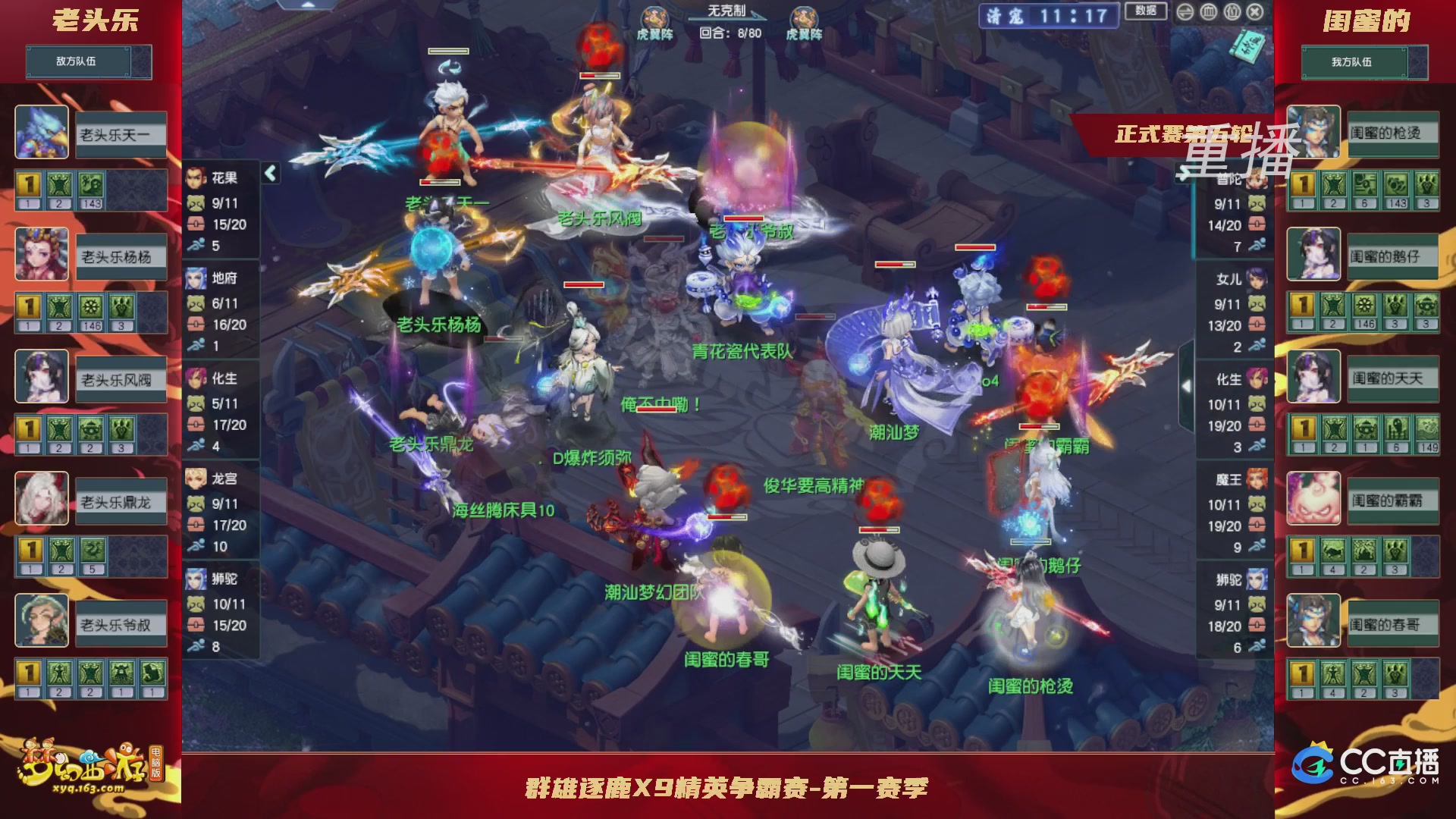Toggle the first buff icon under 老头乐天一
The height and width of the screenshot is (819, 1456).
30,183
